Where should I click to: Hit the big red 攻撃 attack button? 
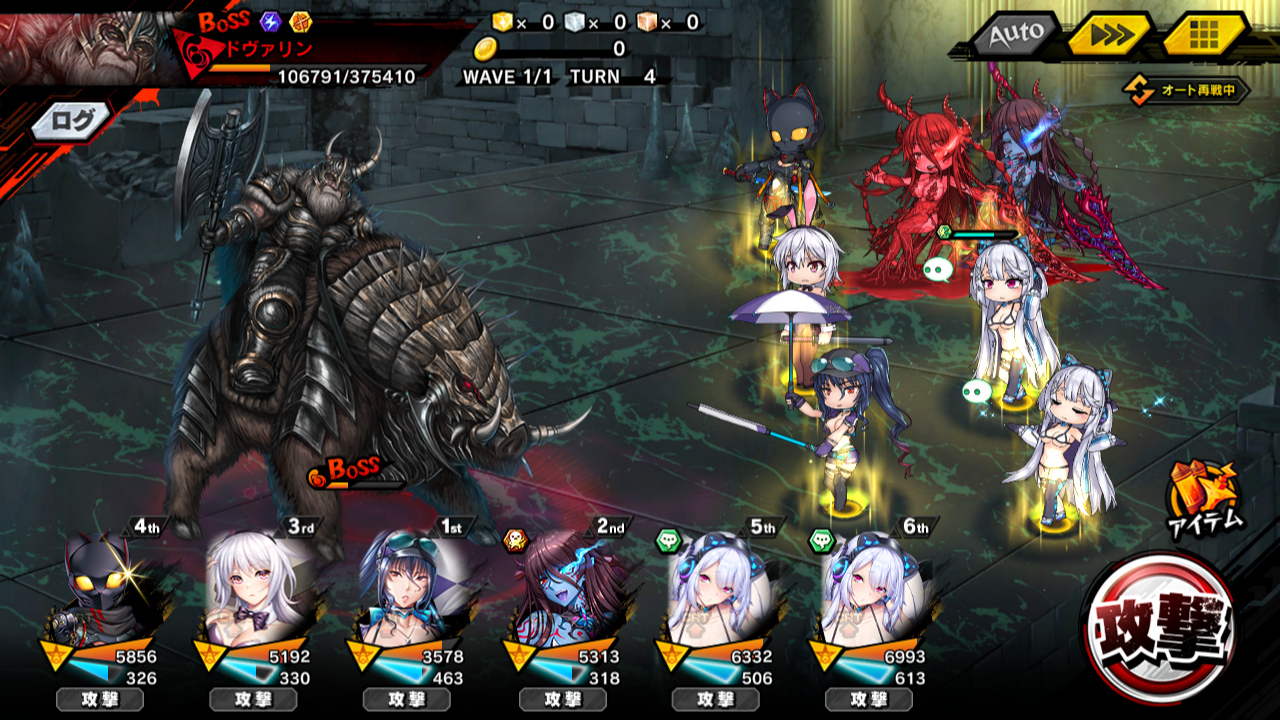[x=1160, y=626]
